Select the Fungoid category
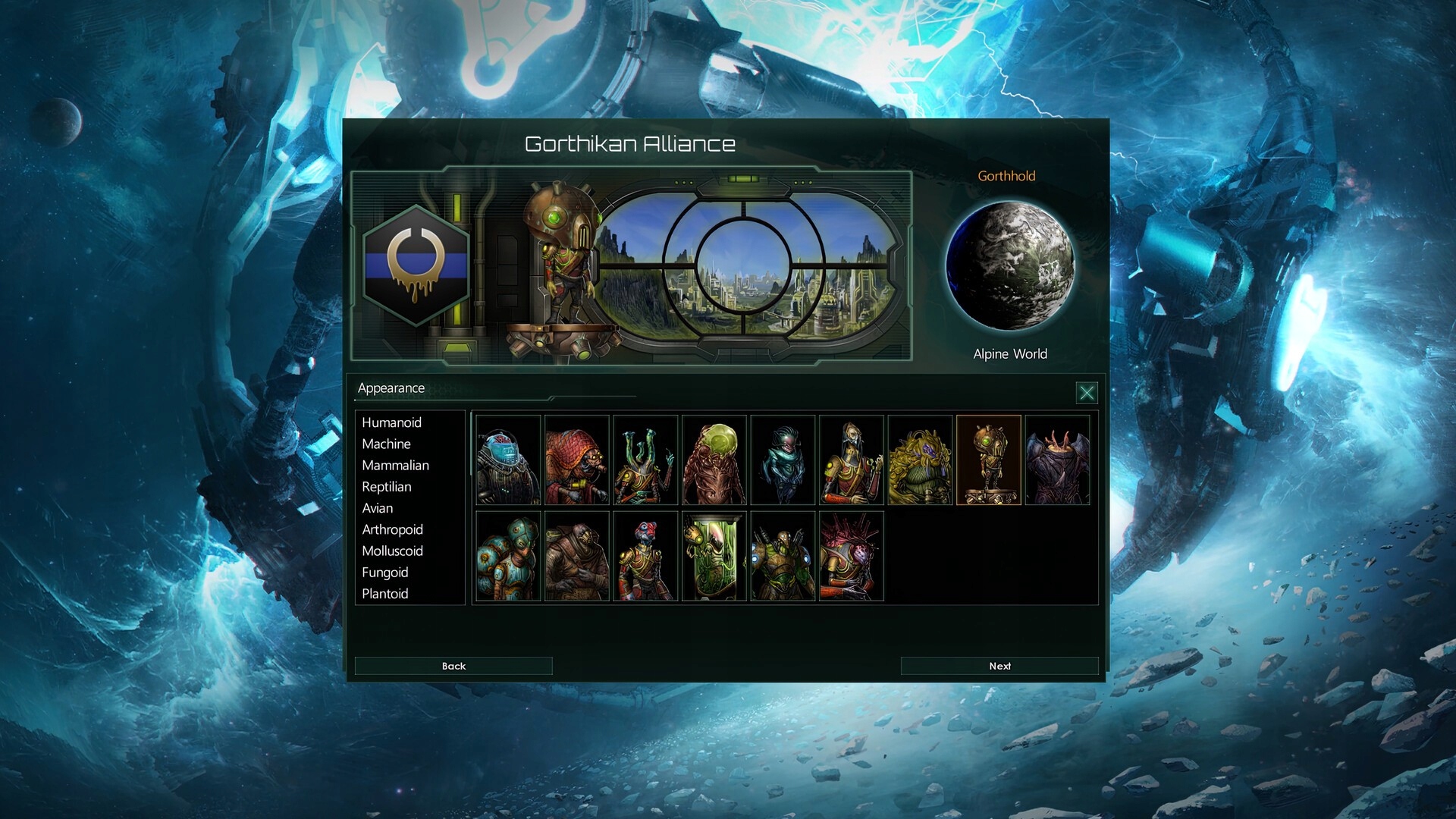 click(385, 573)
